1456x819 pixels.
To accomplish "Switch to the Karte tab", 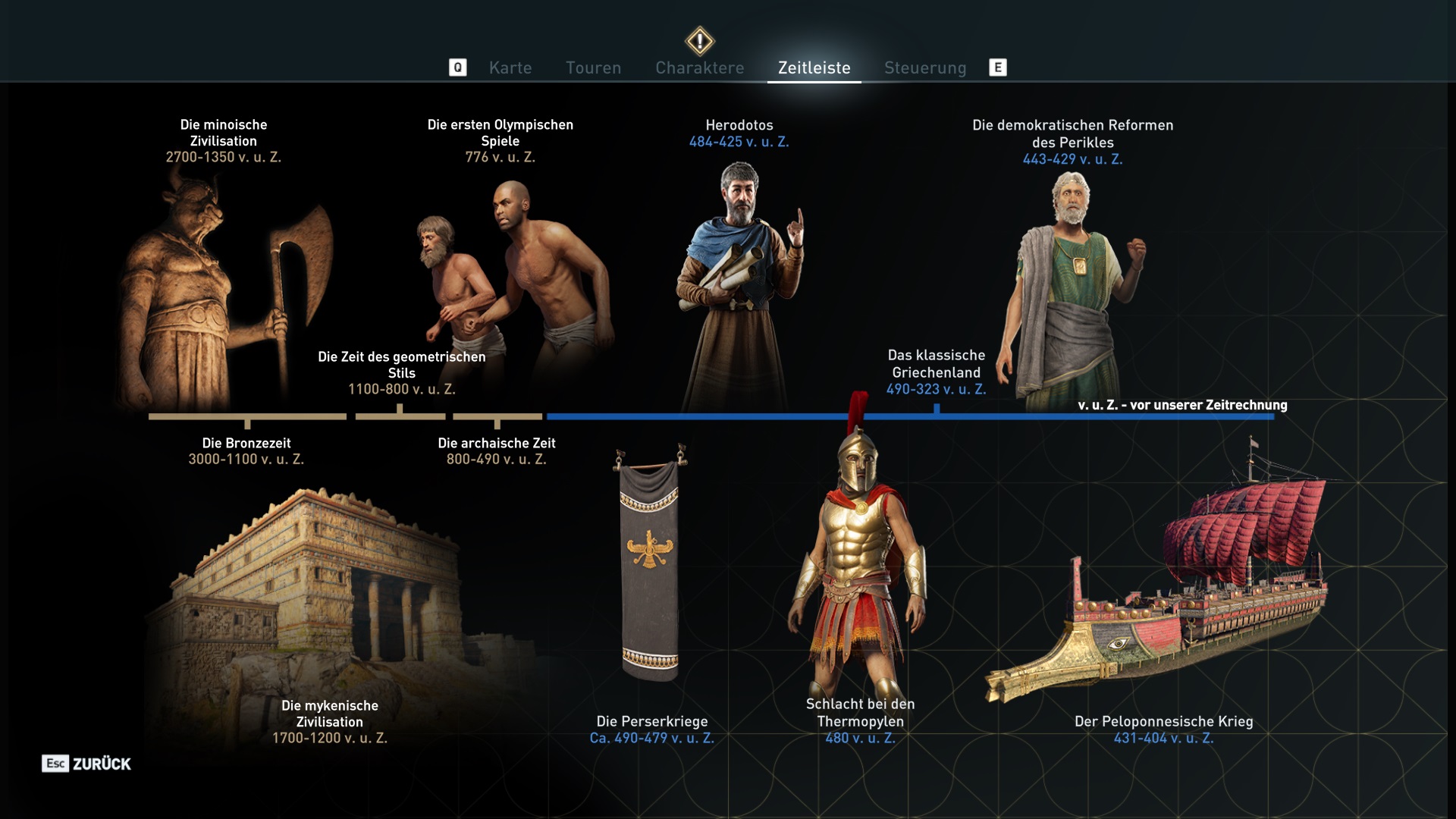I will pos(510,68).
